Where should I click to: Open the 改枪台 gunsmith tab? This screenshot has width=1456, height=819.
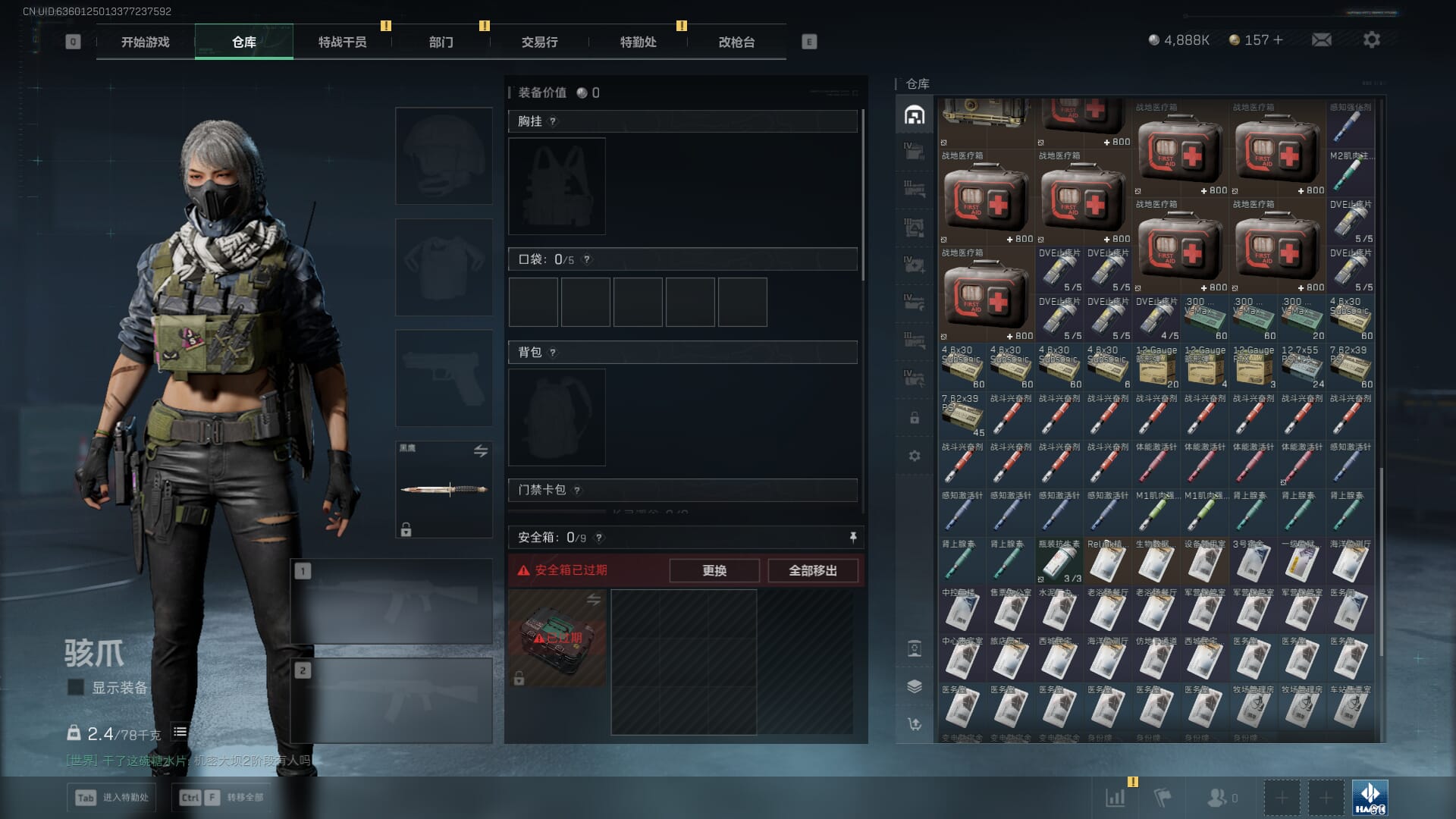coord(736,42)
